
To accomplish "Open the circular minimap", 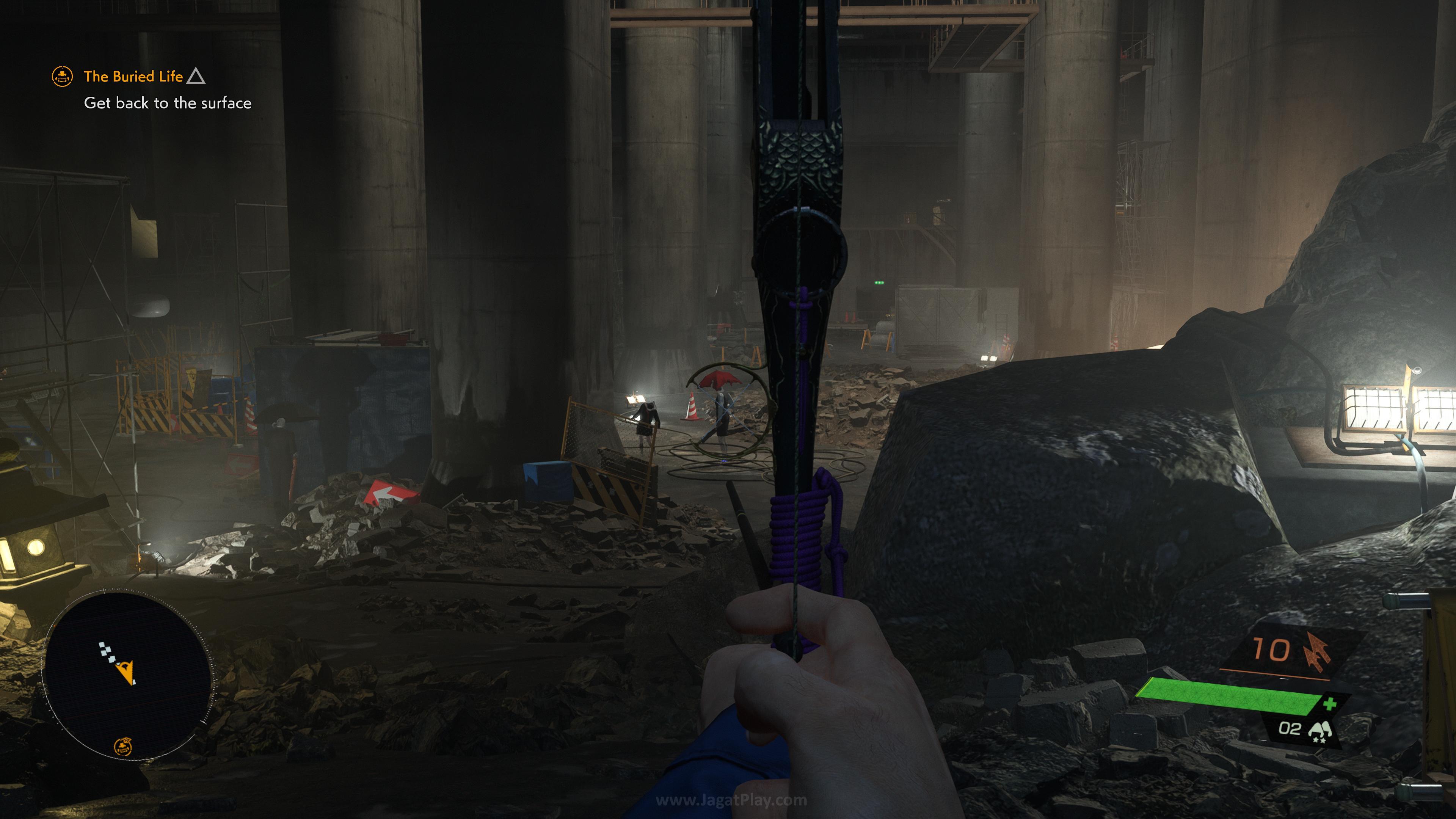I will point(128,673).
